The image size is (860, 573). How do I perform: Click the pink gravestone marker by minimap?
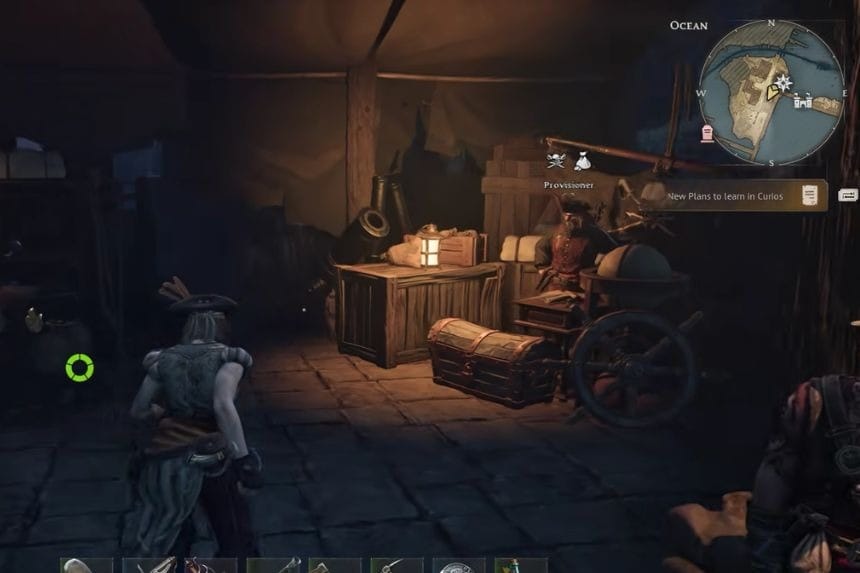(707, 134)
